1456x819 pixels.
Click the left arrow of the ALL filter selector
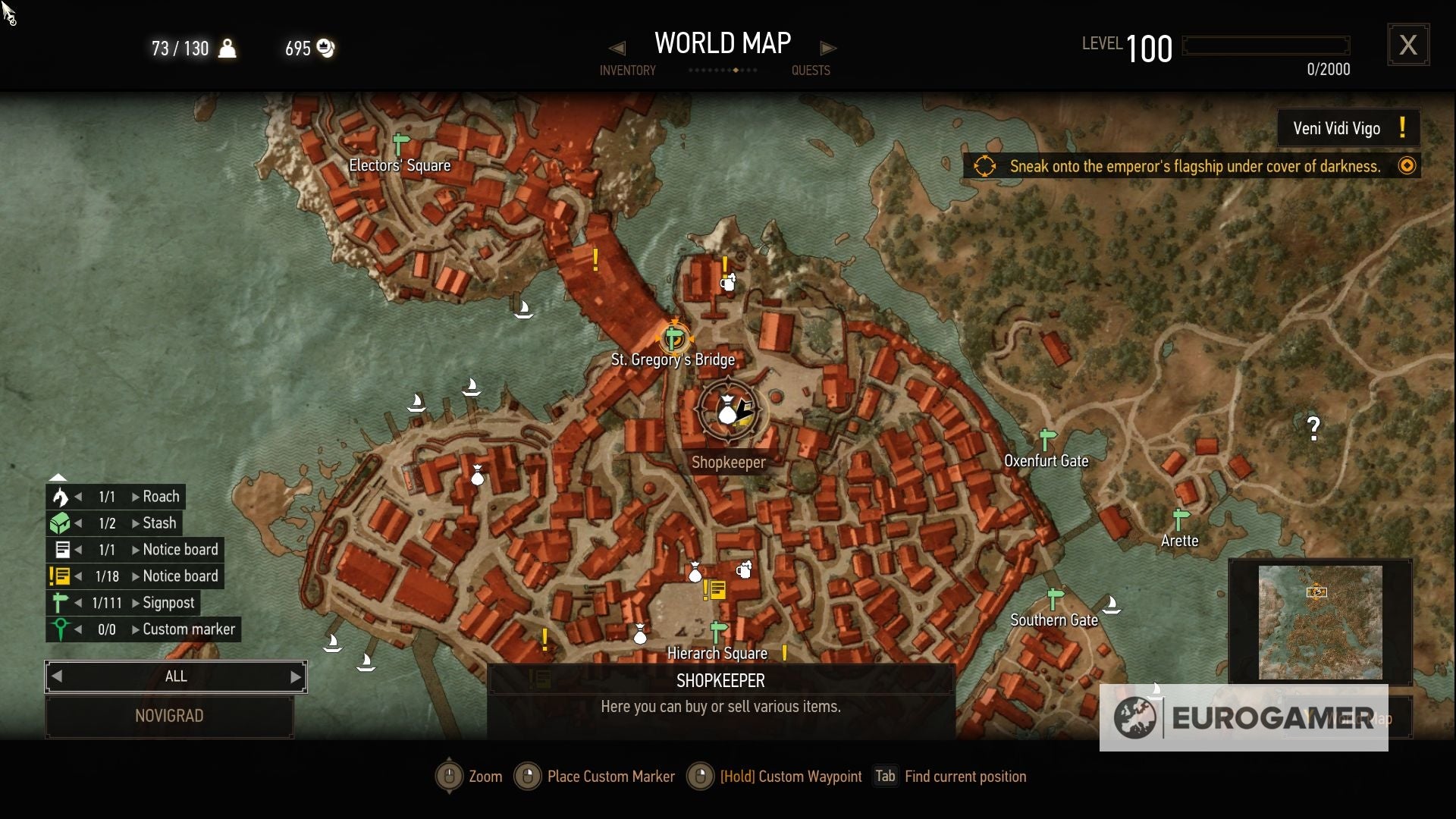(57, 676)
